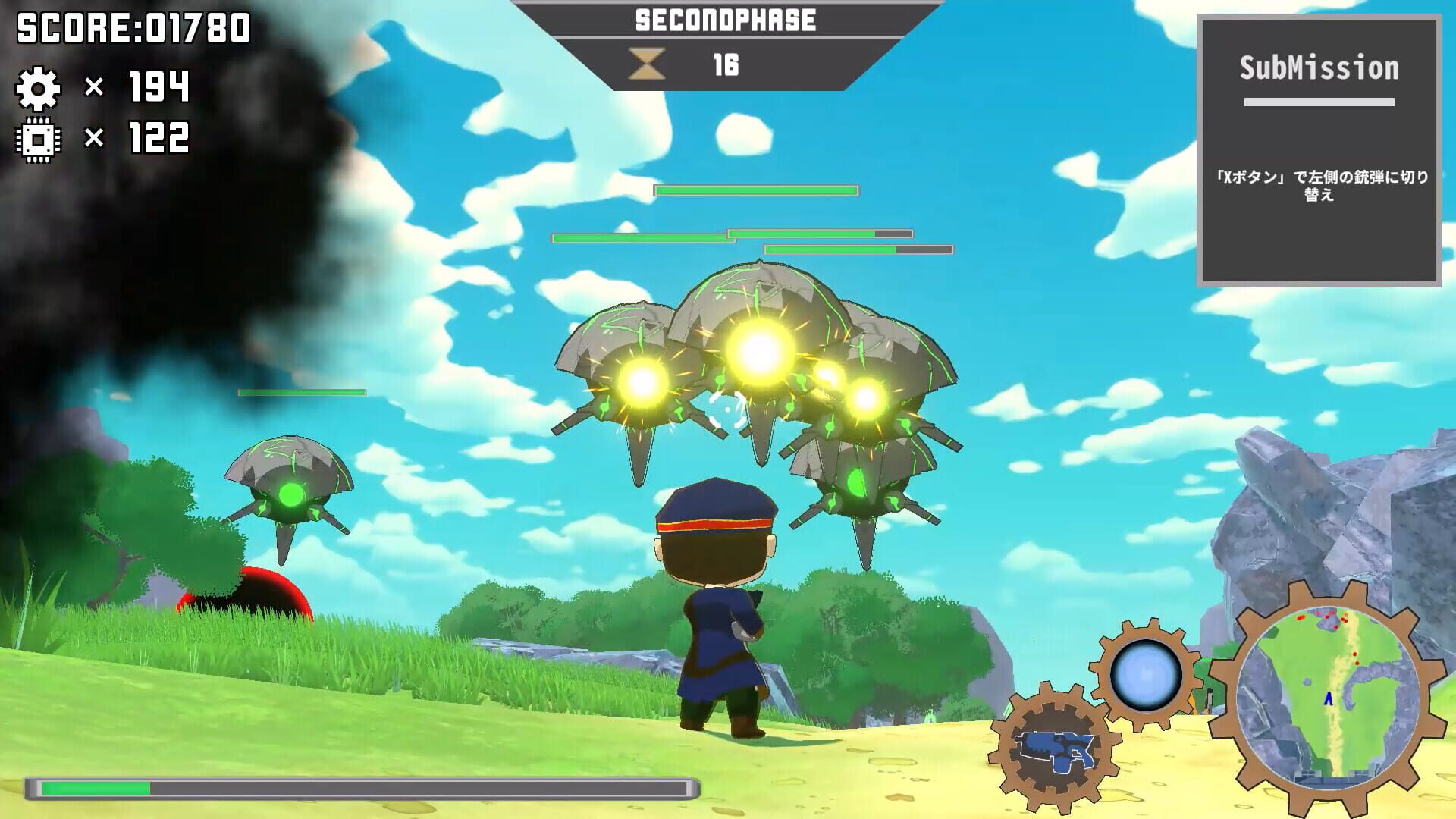Click the gear resource counter icon
1456x819 pixels.
pos(39,89)
